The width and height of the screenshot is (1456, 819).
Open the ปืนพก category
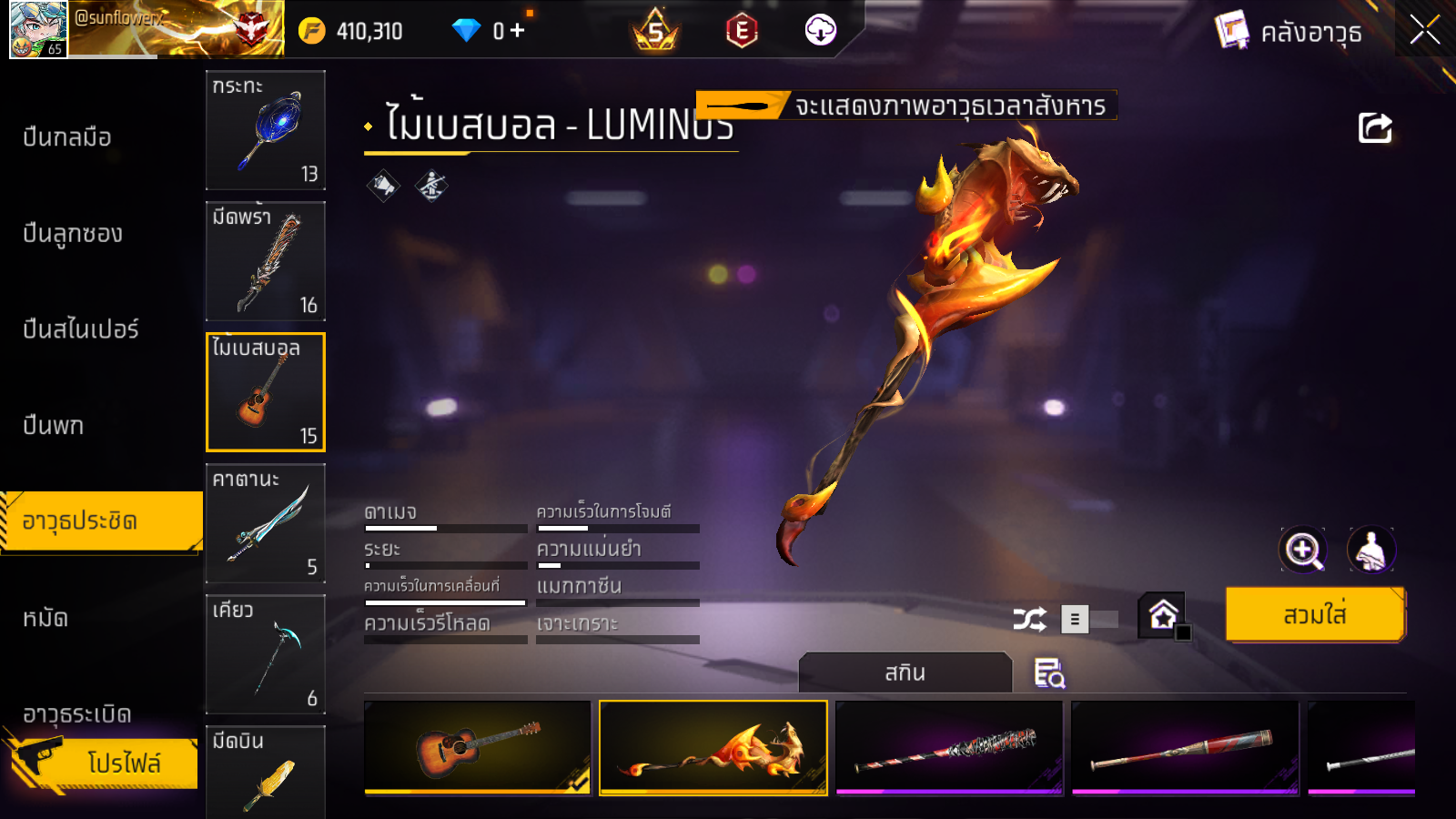point(54,425)
